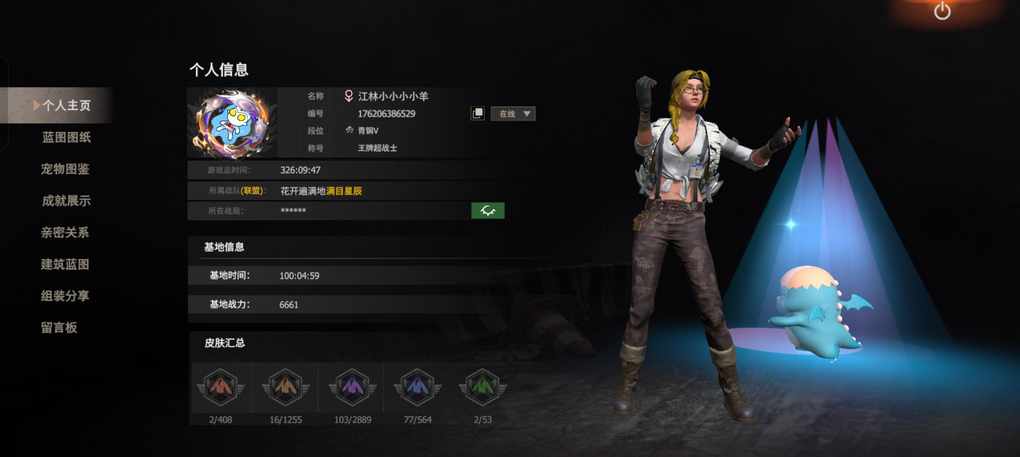Screen dimensions: 1020x457
Task: Copy the player ID with the copy icon
Action: tap(478, 114)
